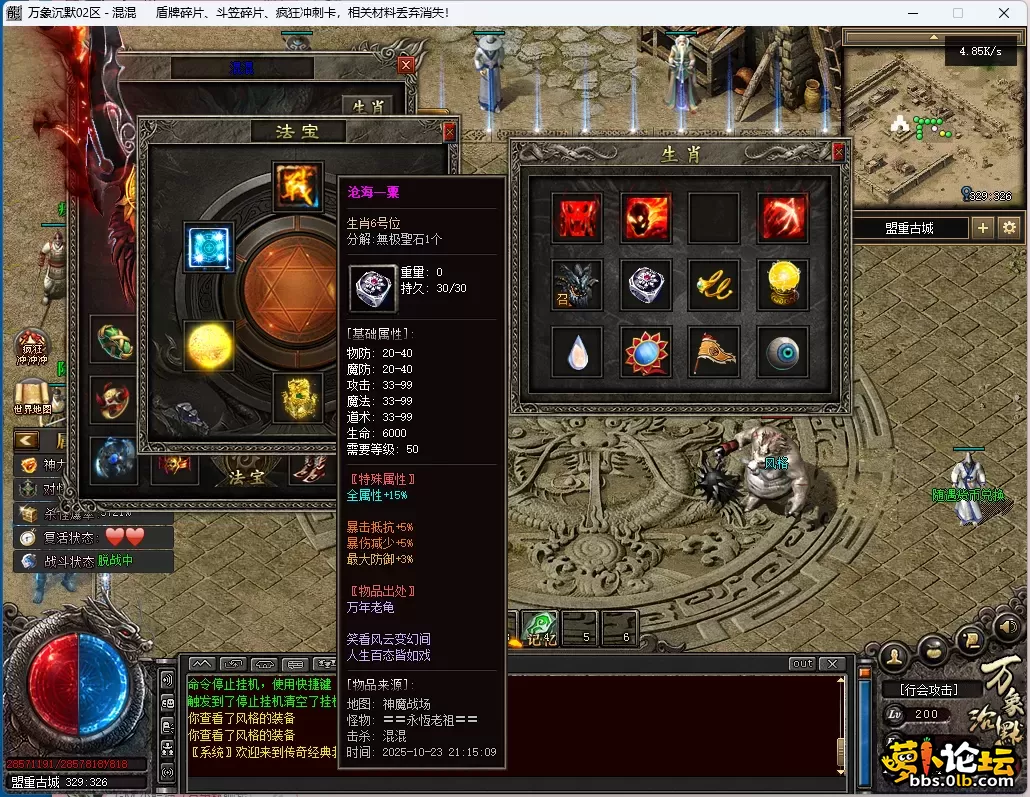Select the blue rune cube treasure slot
The width and height of the screenshot is (1030, 797).
click(209, 247)
